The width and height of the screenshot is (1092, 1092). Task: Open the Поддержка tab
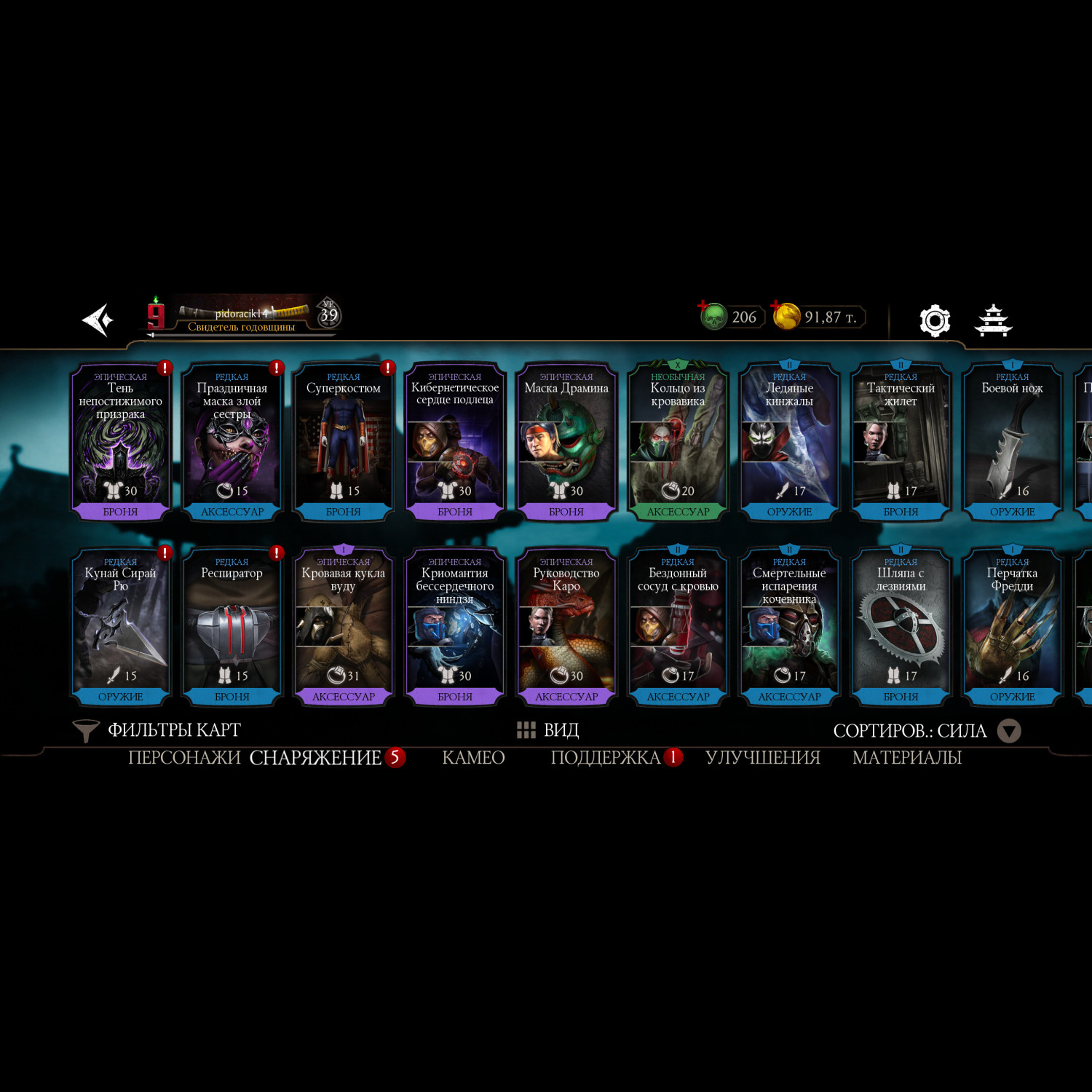pos(606,758)
